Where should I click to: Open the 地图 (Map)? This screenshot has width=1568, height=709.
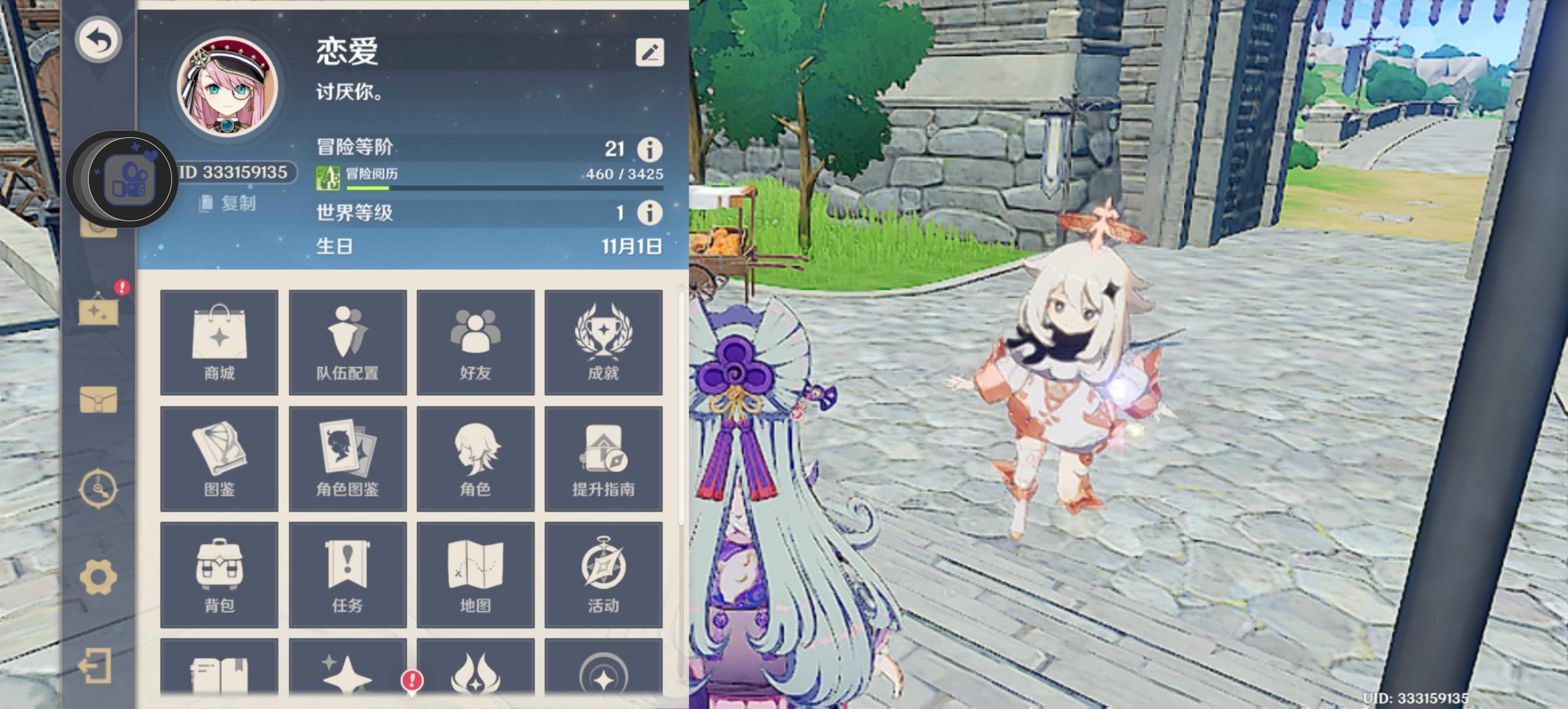475,574
